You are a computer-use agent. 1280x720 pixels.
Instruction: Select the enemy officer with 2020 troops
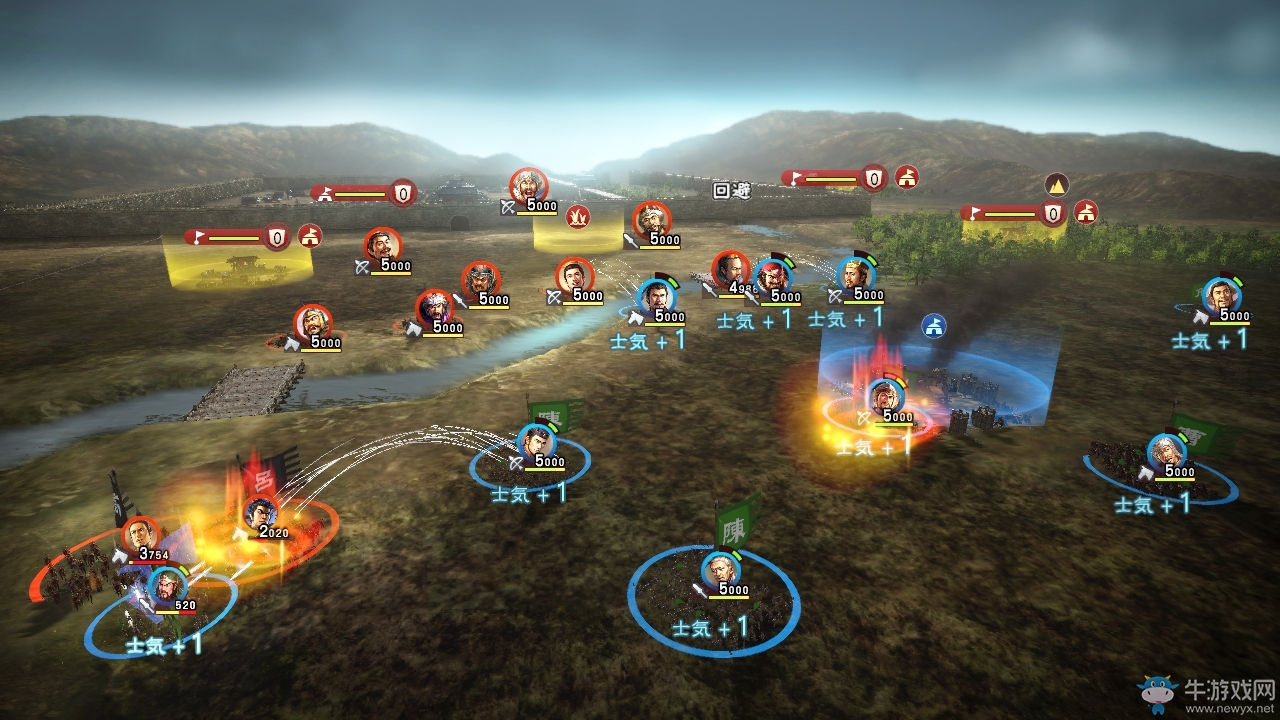click(x=262, y=513)
